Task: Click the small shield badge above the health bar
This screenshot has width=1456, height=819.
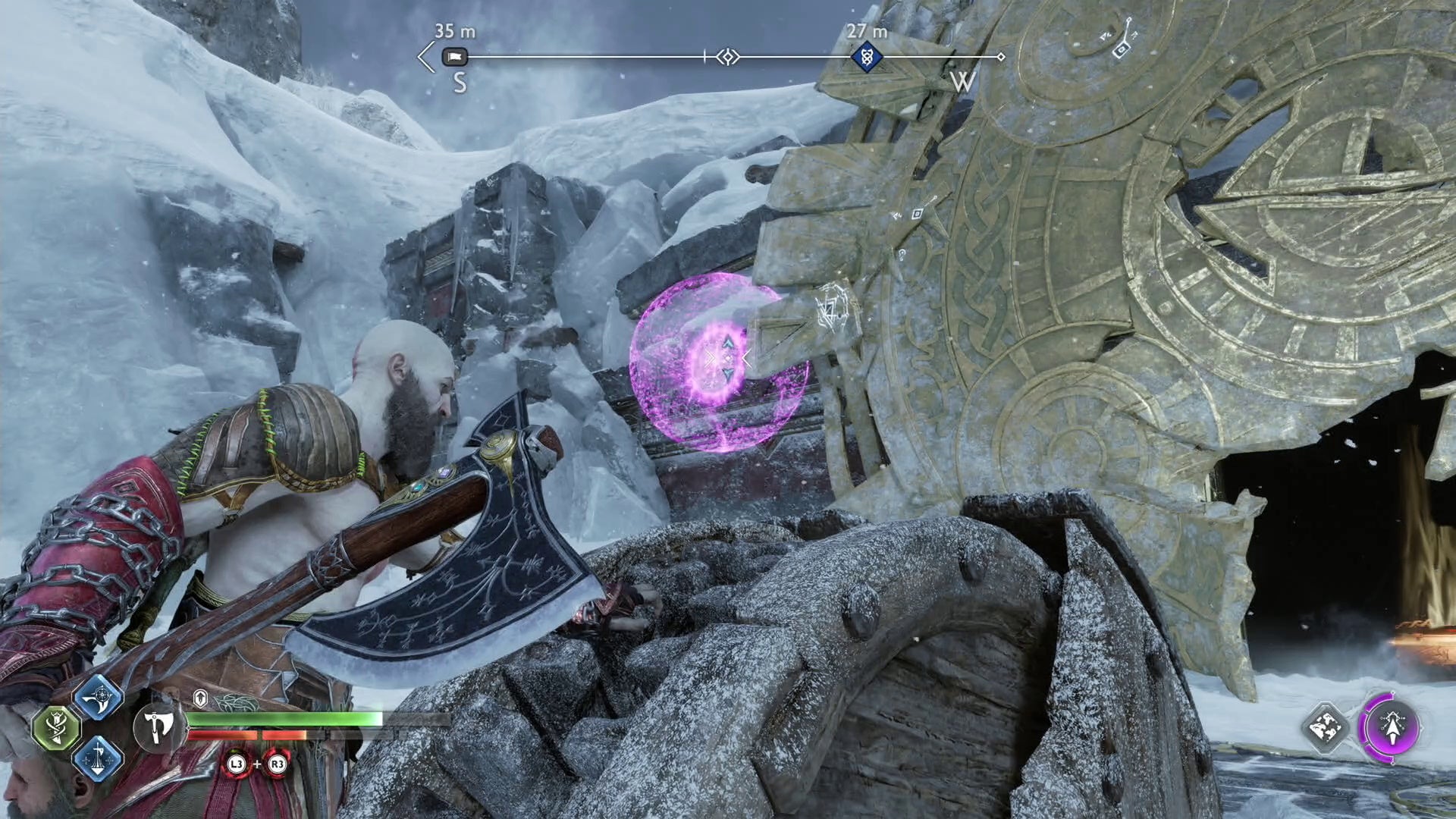Action: pyautogui.click(x=200, y=698)
